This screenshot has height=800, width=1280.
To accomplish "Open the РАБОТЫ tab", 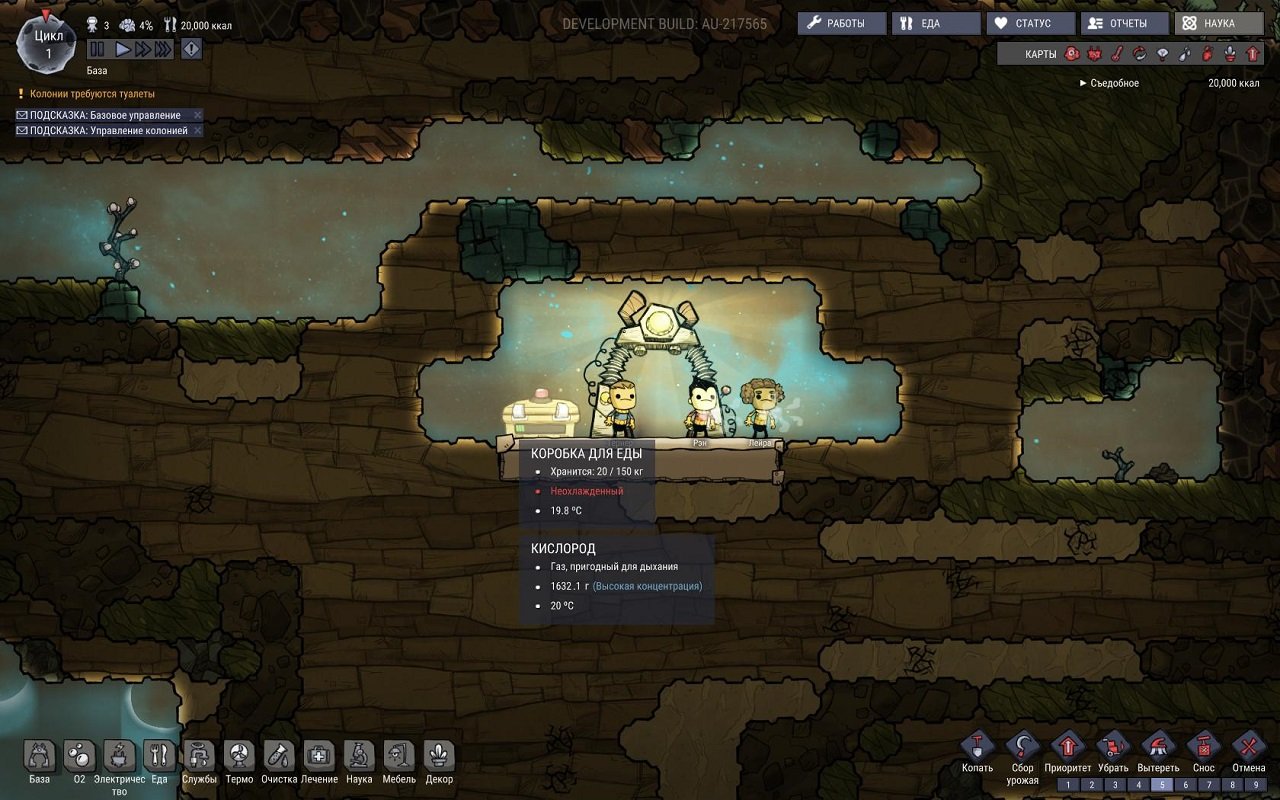I will coord(840,22).
